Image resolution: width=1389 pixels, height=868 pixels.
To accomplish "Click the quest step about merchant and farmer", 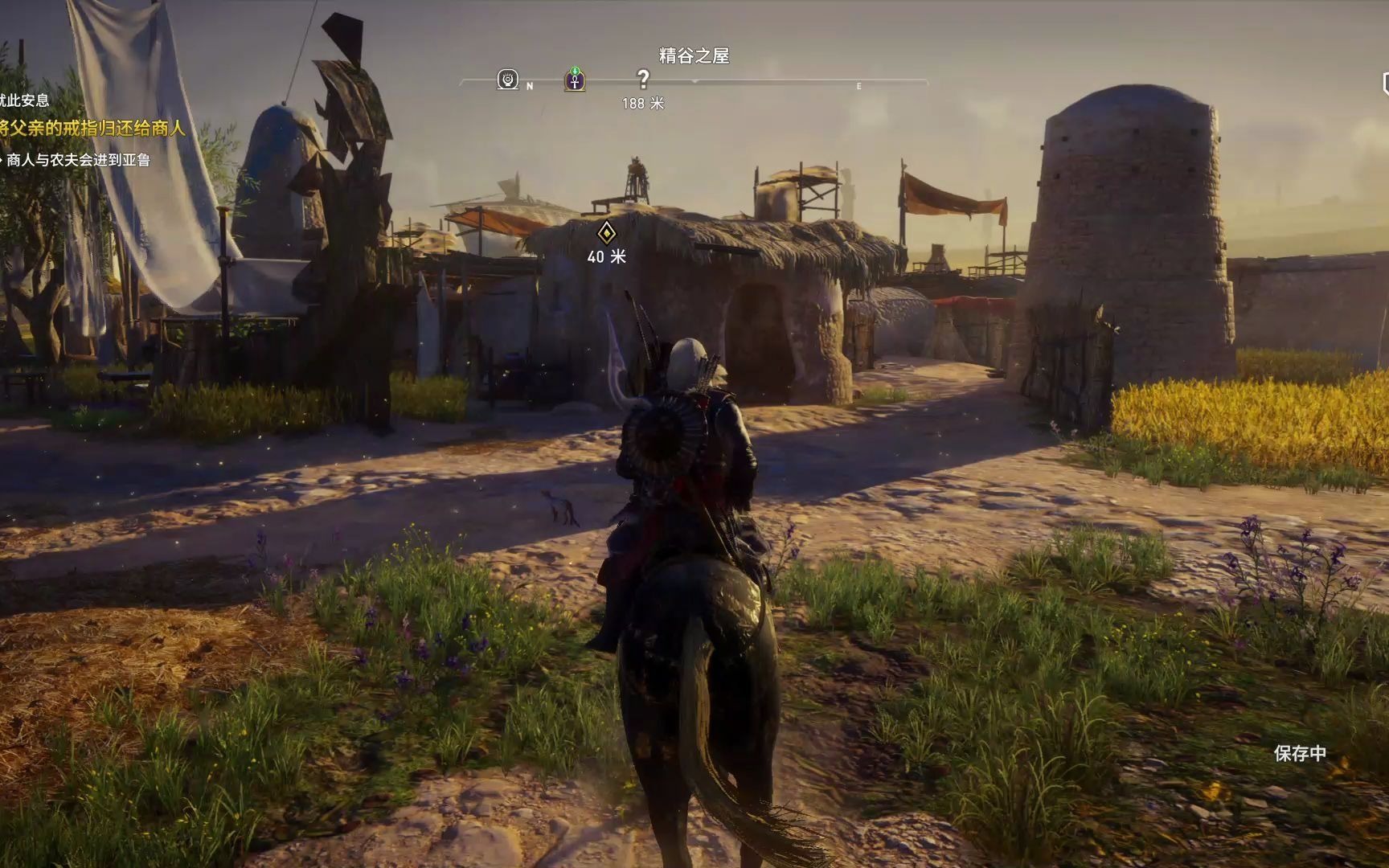I will (x=78, y=160).
